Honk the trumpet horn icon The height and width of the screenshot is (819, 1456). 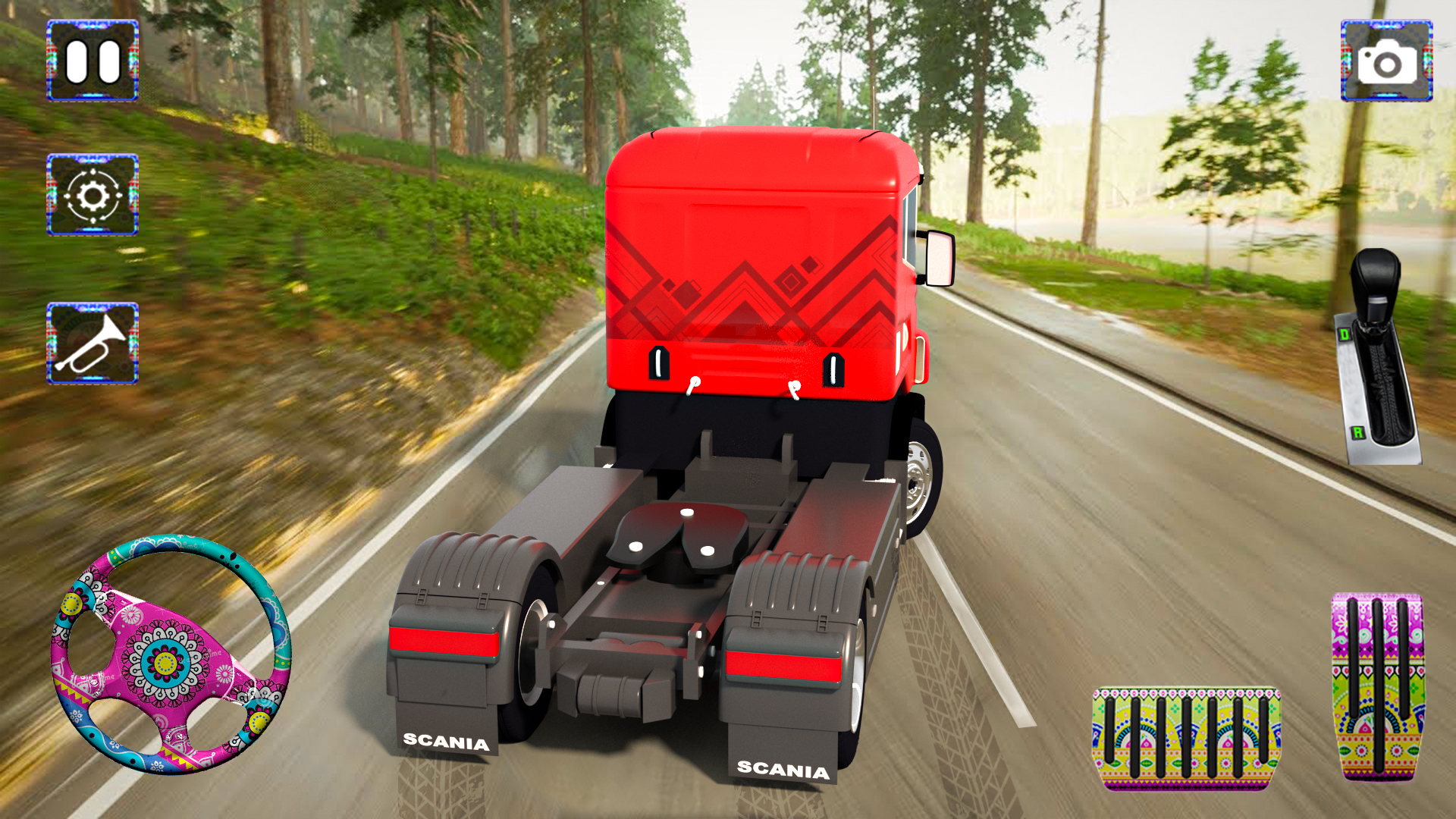93,343
